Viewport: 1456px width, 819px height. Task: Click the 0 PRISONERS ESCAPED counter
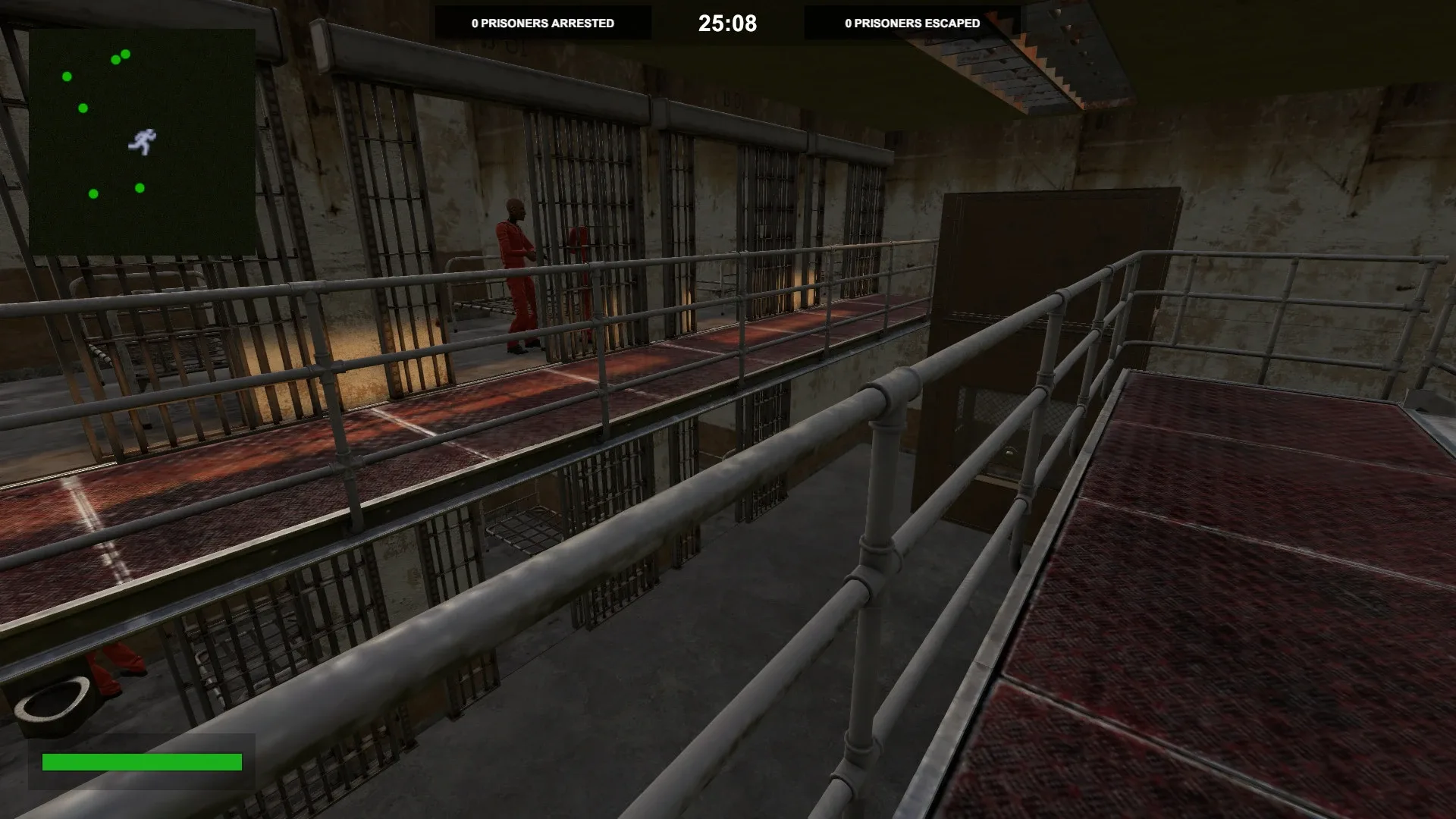[x=910, y=24]
